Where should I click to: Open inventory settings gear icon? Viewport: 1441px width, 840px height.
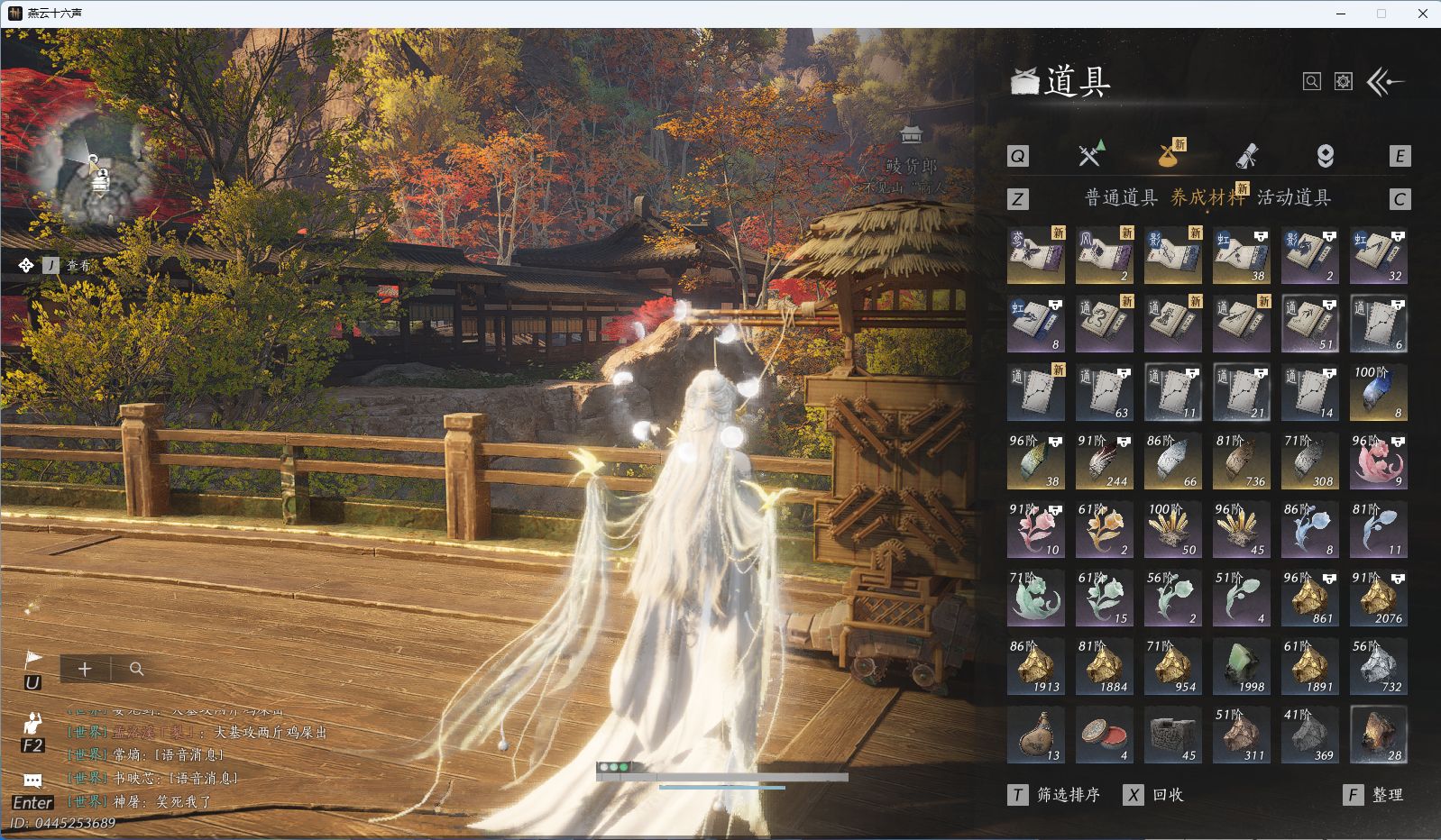pyautogui.click(x=1344, y=82)
